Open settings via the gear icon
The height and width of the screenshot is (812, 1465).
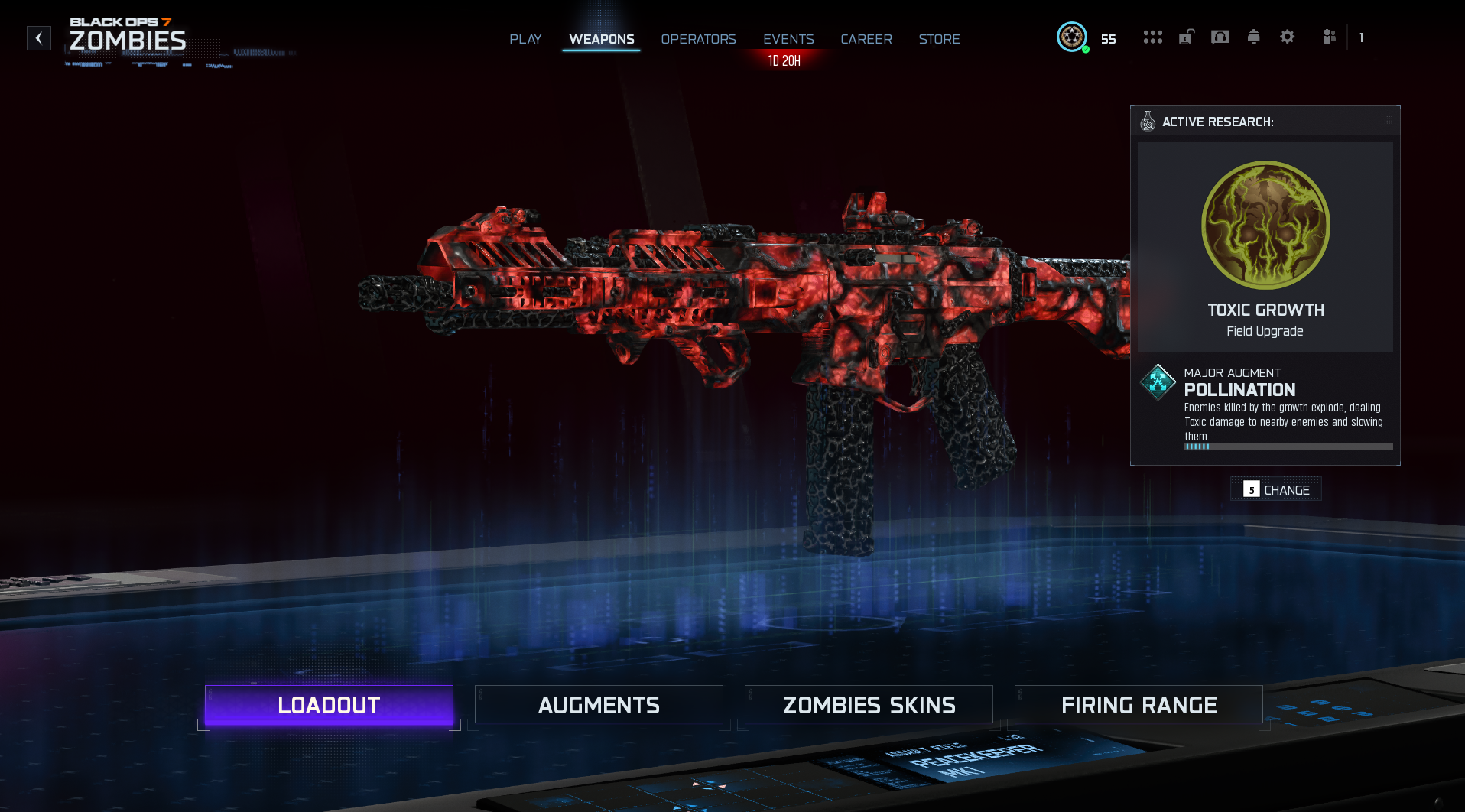[1288, 37]
